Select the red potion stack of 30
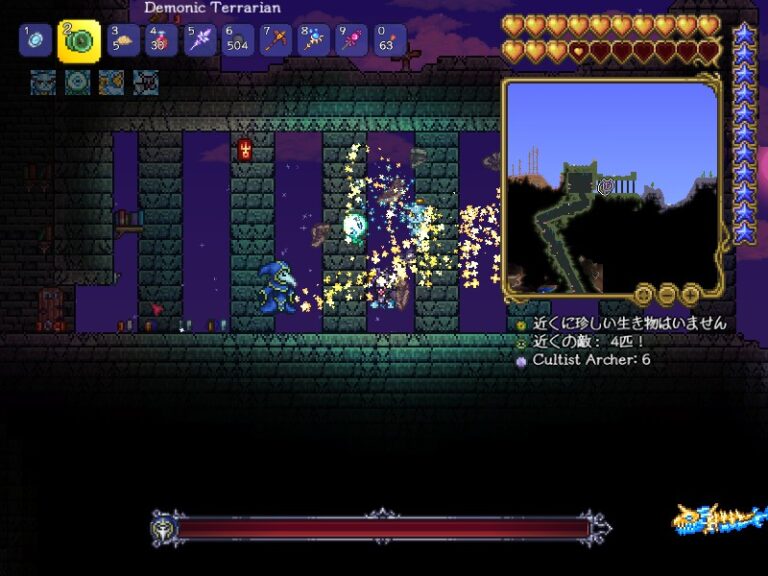Viewport: 768px width, 576px height. click(160, 41)
